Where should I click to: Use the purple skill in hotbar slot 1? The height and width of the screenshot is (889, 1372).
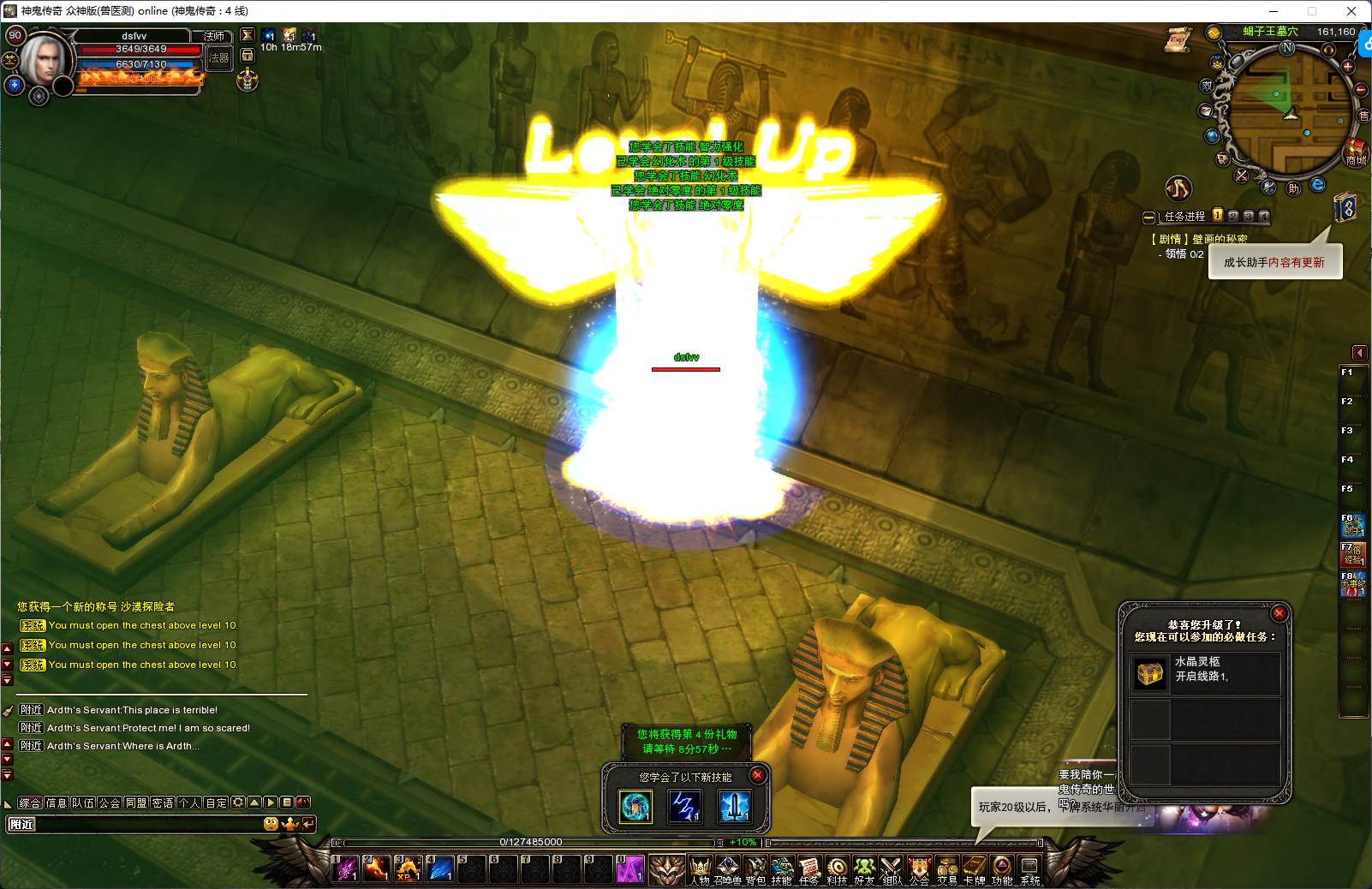(x=347, y=868)
